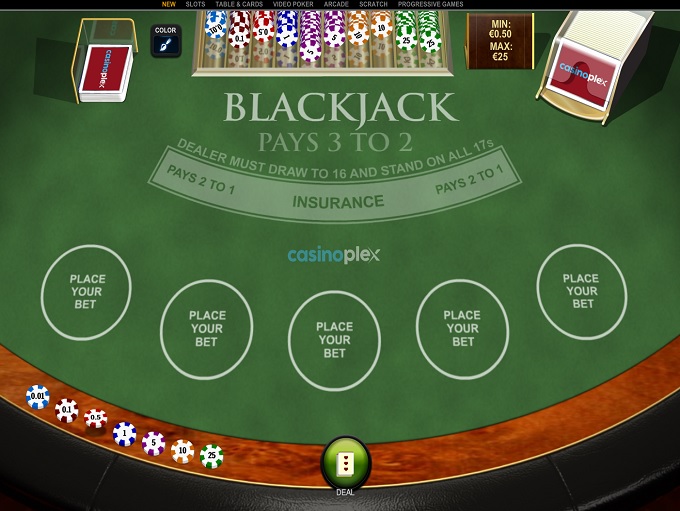Click the green Deal button
Image resolution: width=680 pixels, height=511 pixels.
coord(345,463)
